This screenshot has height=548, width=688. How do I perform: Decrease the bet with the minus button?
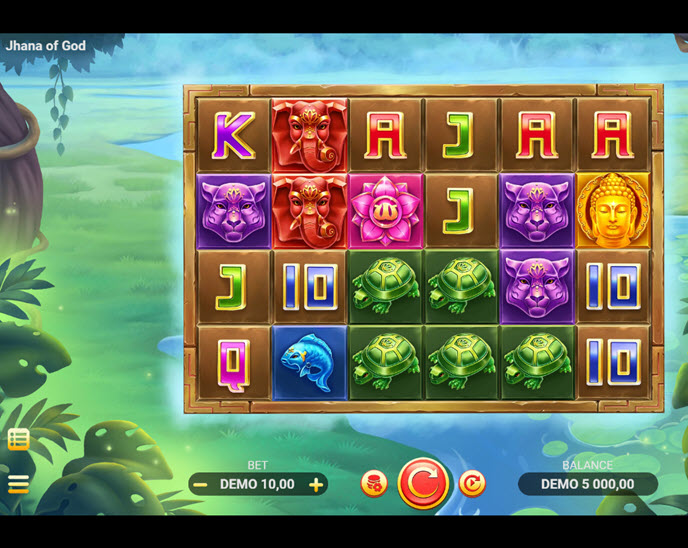tap(201, 485)
